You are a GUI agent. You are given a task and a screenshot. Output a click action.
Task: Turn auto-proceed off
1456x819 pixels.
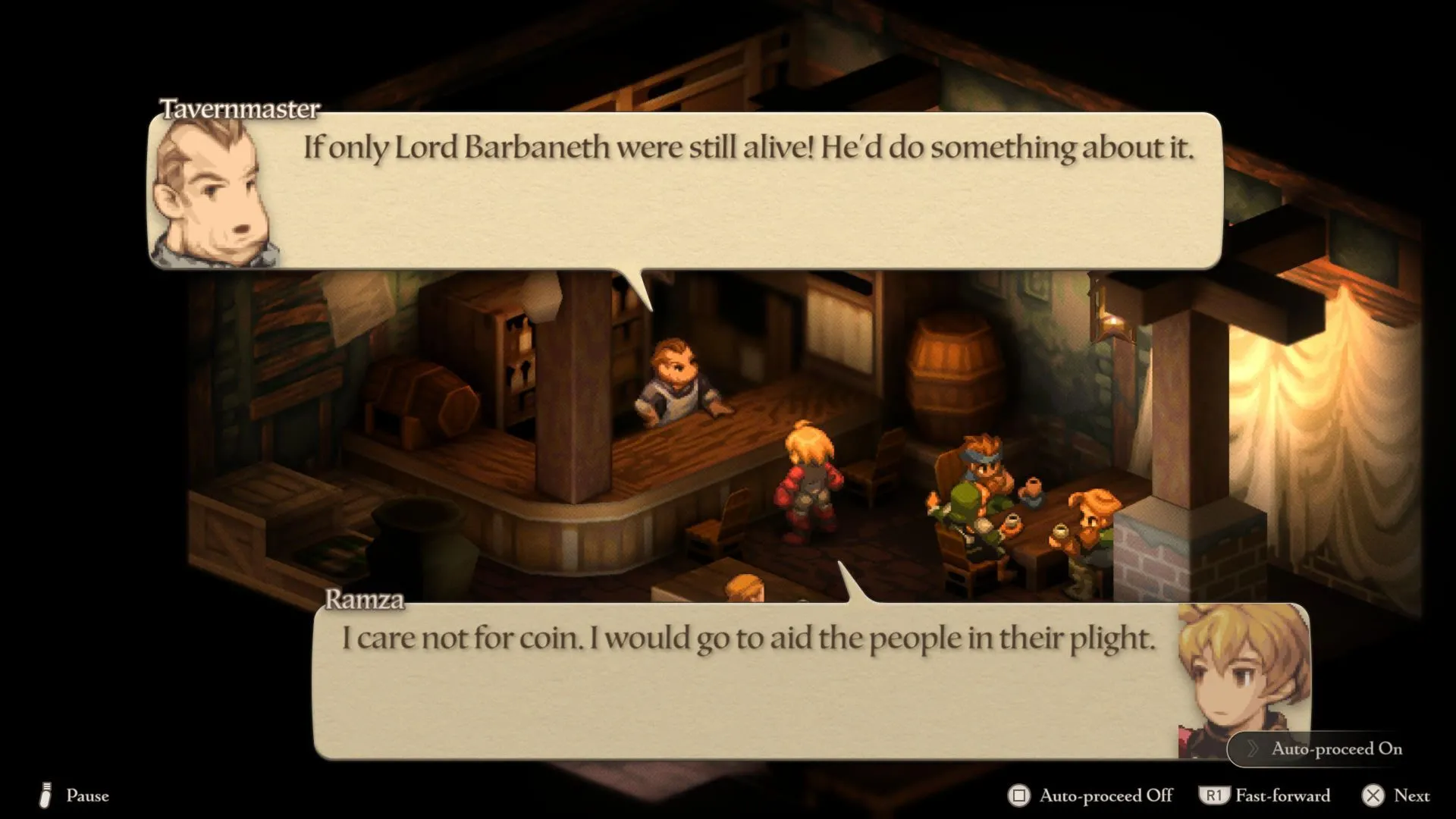pyautogui.click(x=1090, y=795)
